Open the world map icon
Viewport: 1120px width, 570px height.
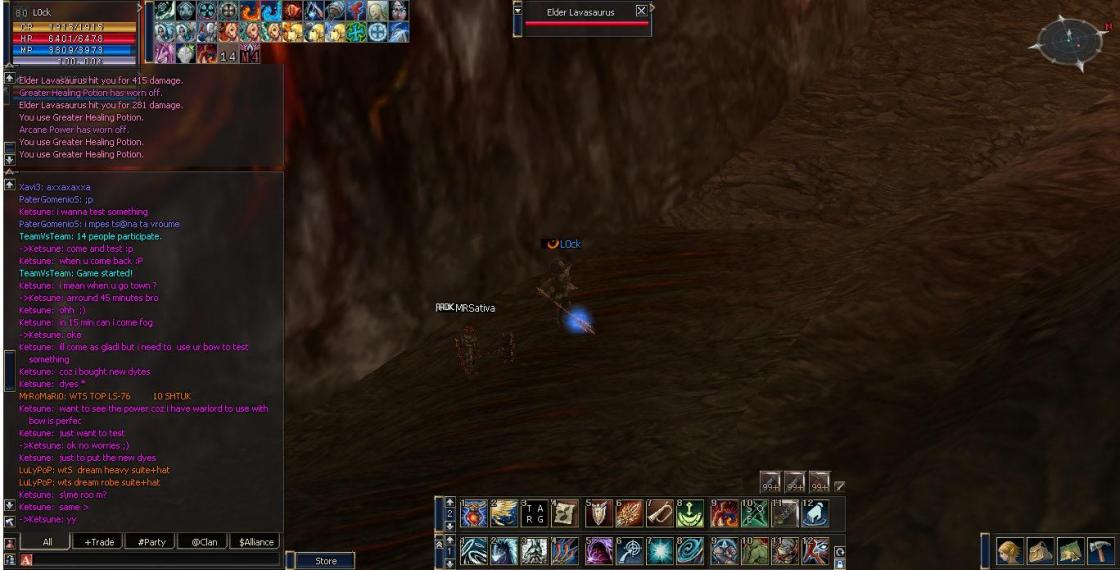[x=1072, y=550]
